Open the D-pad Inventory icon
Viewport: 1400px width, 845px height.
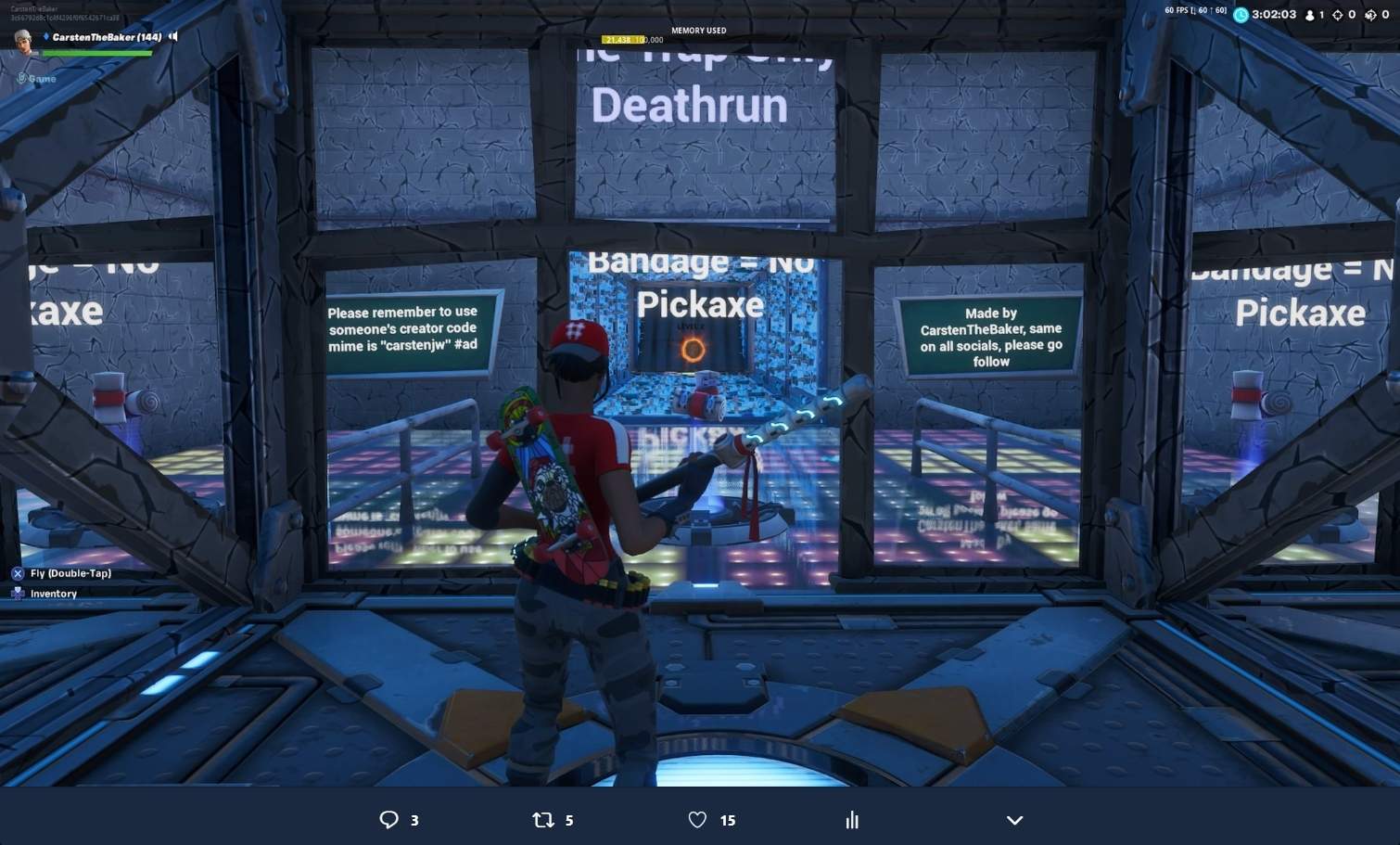17,593
